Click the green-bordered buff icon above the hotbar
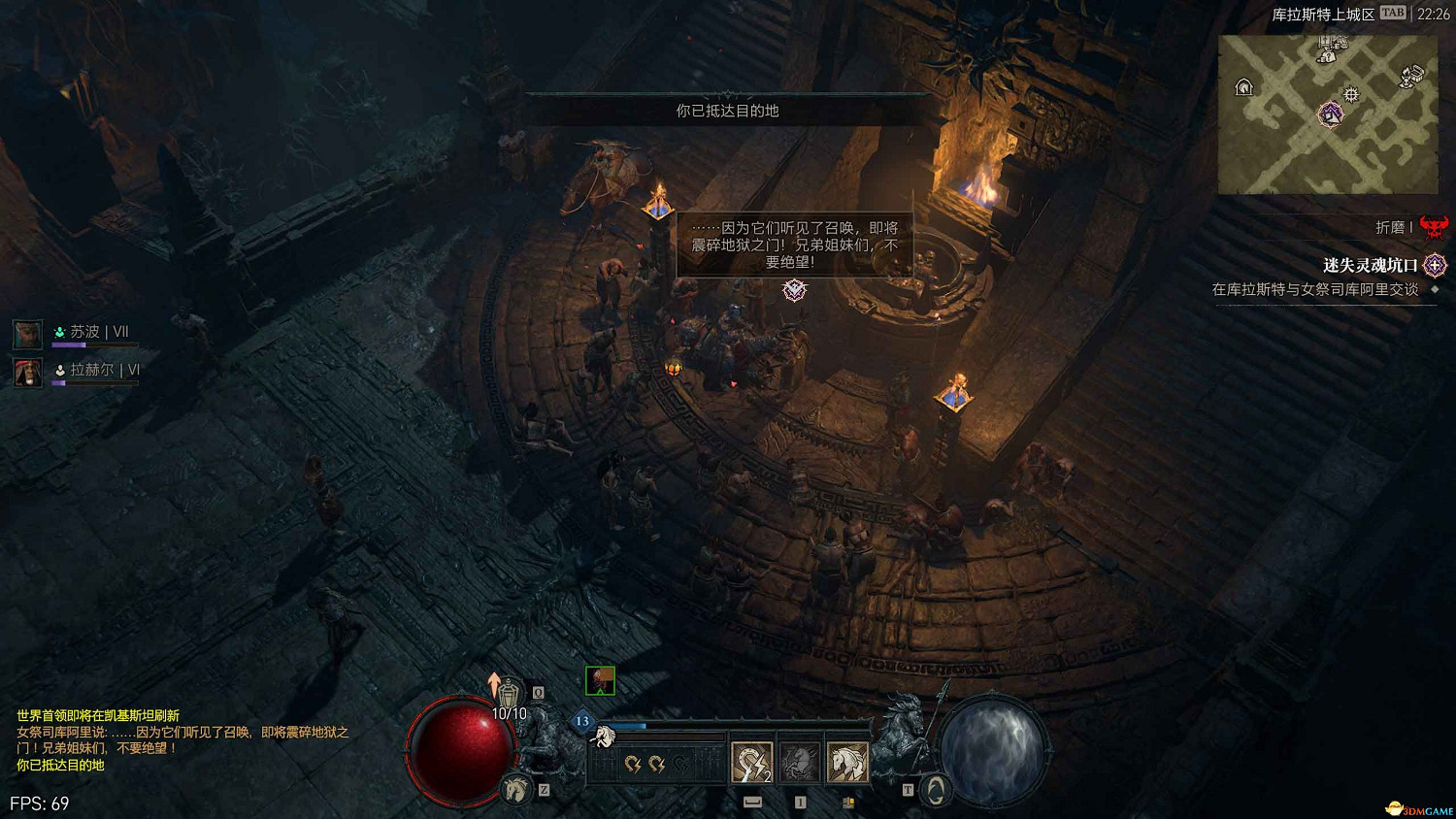The height and width of the screenshot is (819, 1456). click(x=600, y=680)
